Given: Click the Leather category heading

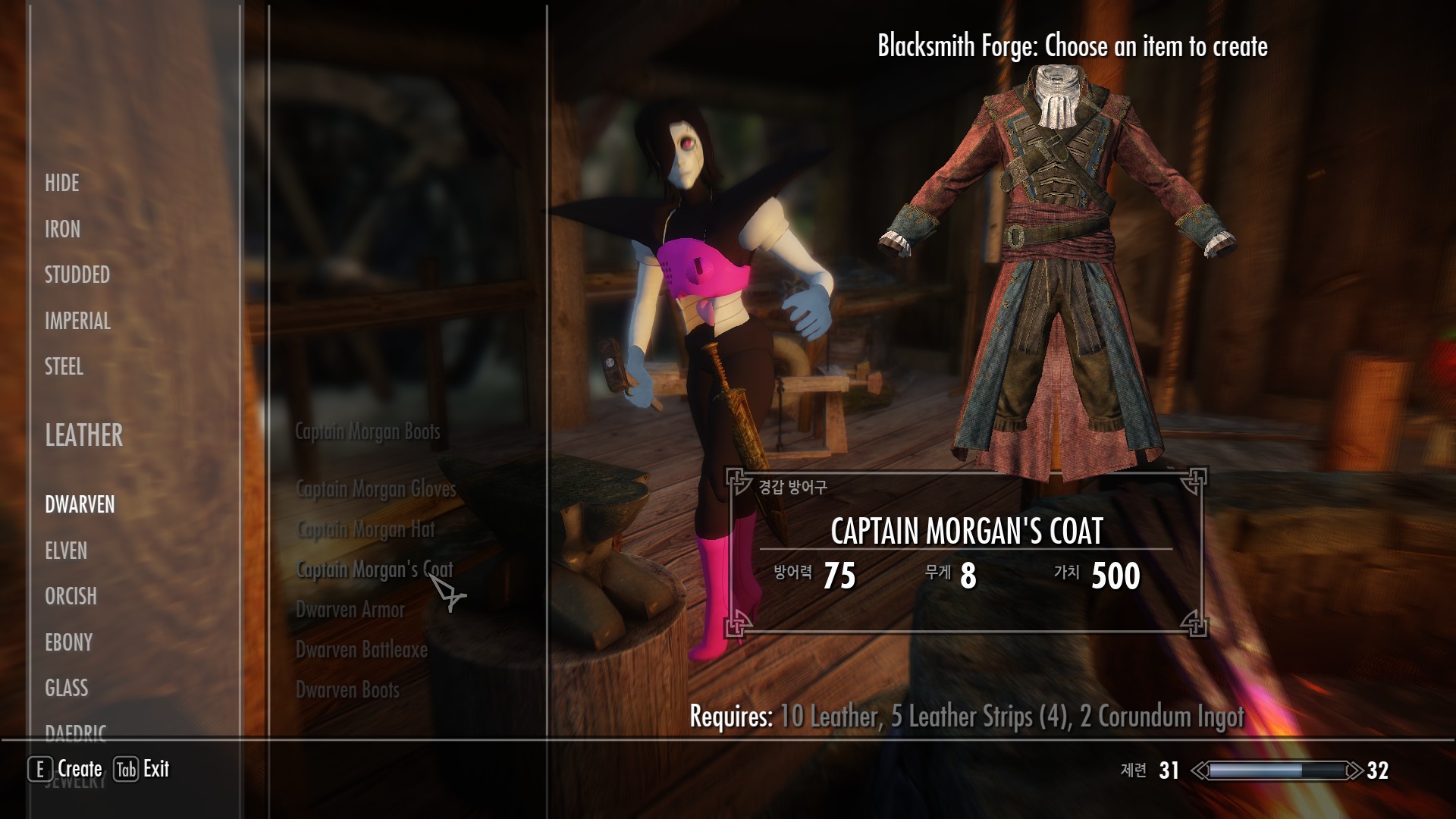Looking at the screenshot, I should point(83,435).
